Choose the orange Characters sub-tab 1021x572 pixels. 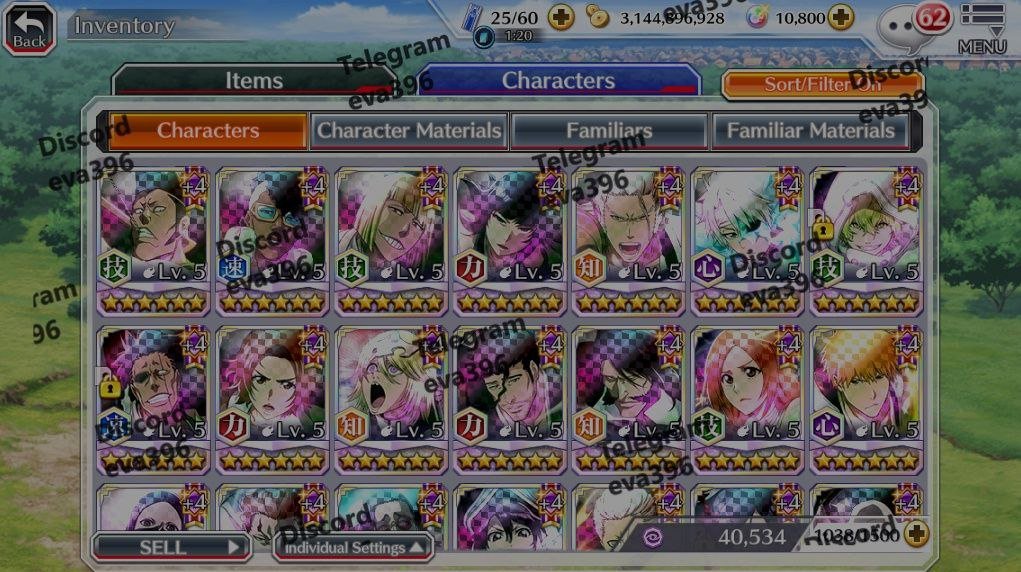(x=207, y=130)
